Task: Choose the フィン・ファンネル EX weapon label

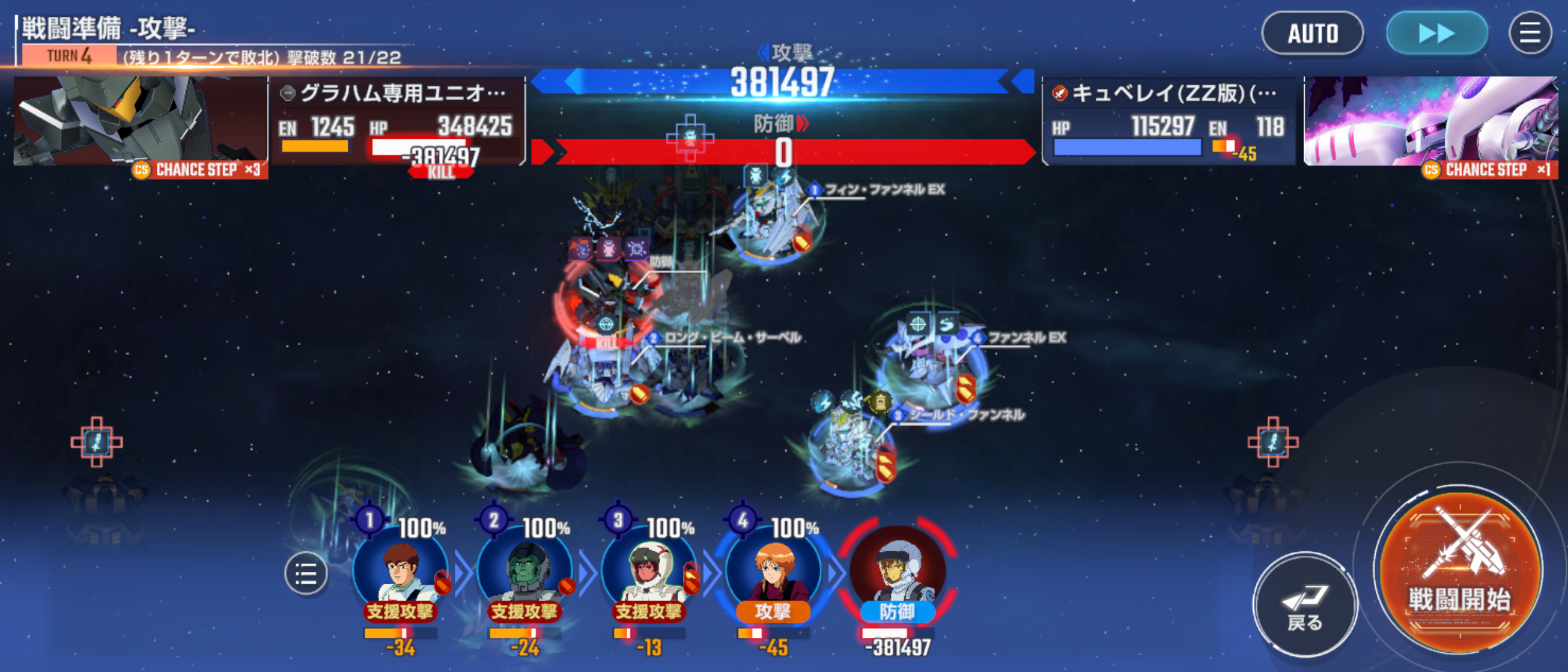Action: pos(884,189)
